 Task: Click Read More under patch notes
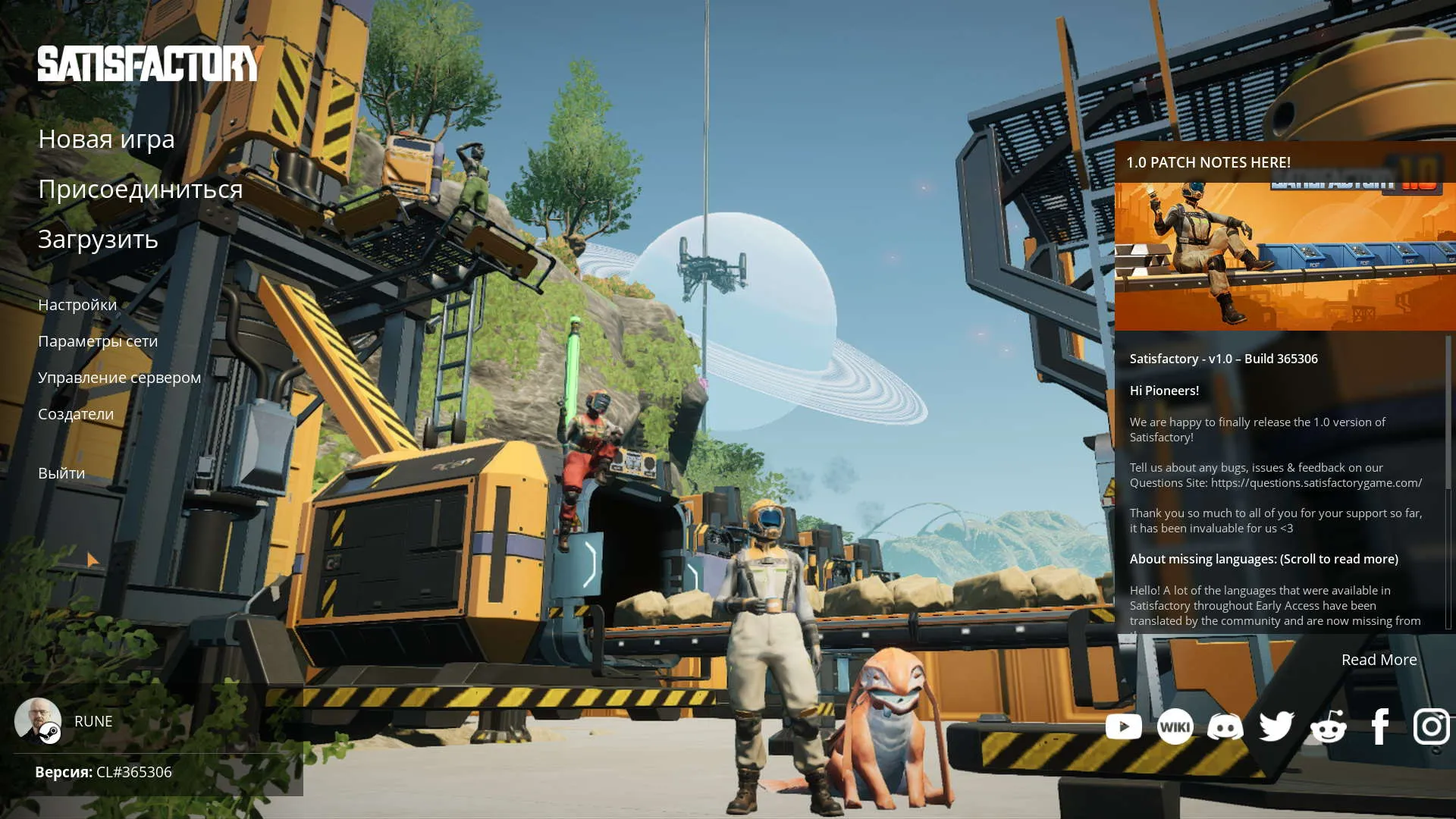coord(1379,660)
